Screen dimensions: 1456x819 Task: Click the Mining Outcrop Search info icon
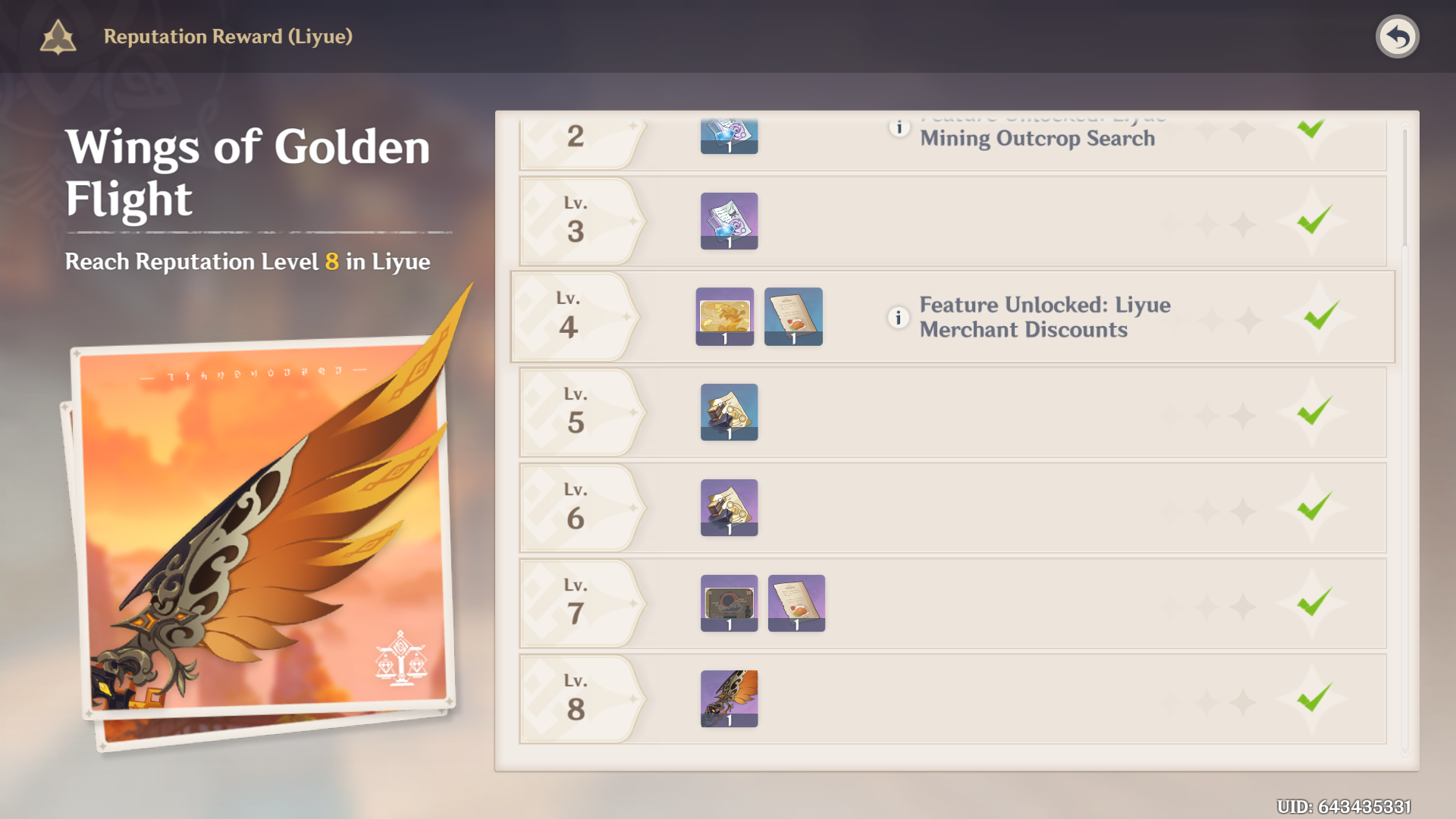coord(898,127)
